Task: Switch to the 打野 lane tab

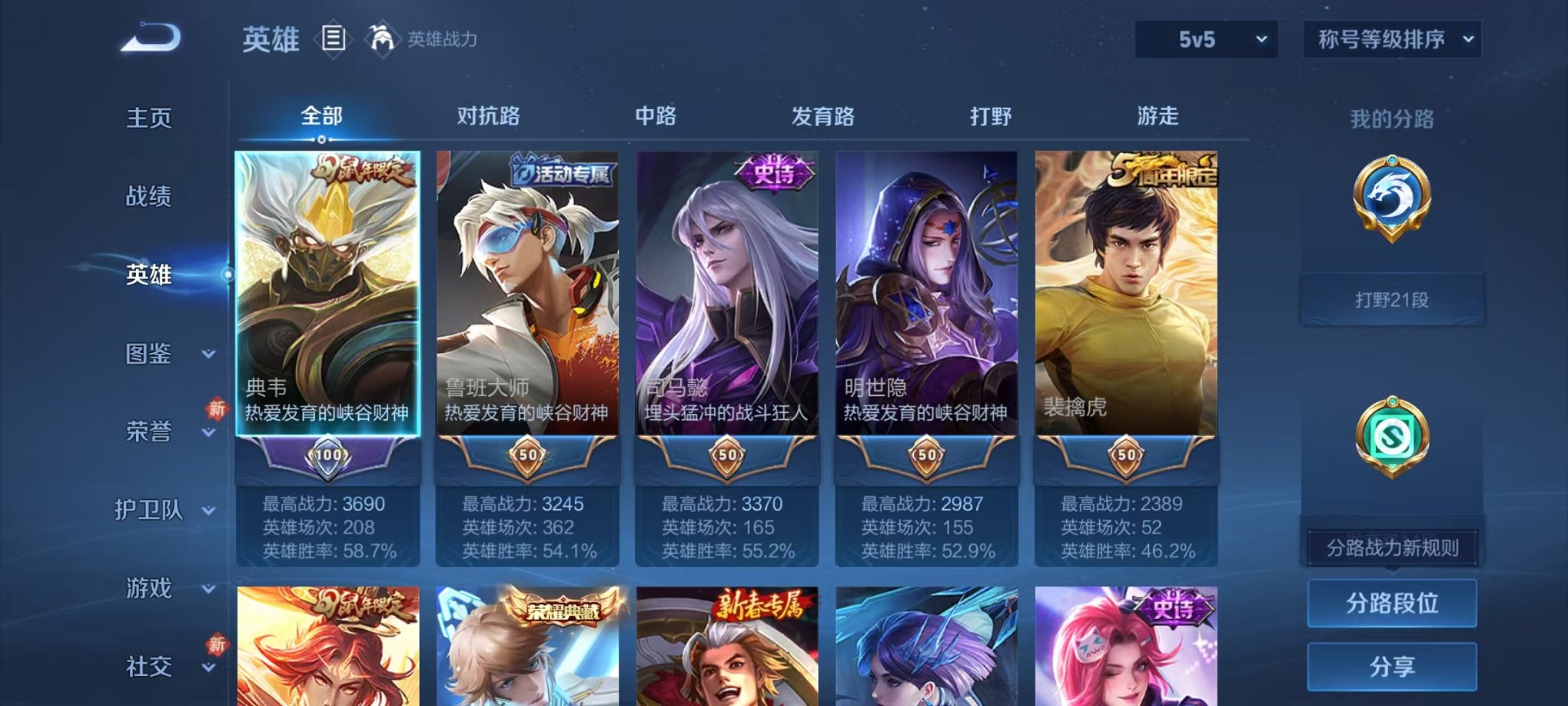Action: 990,116
